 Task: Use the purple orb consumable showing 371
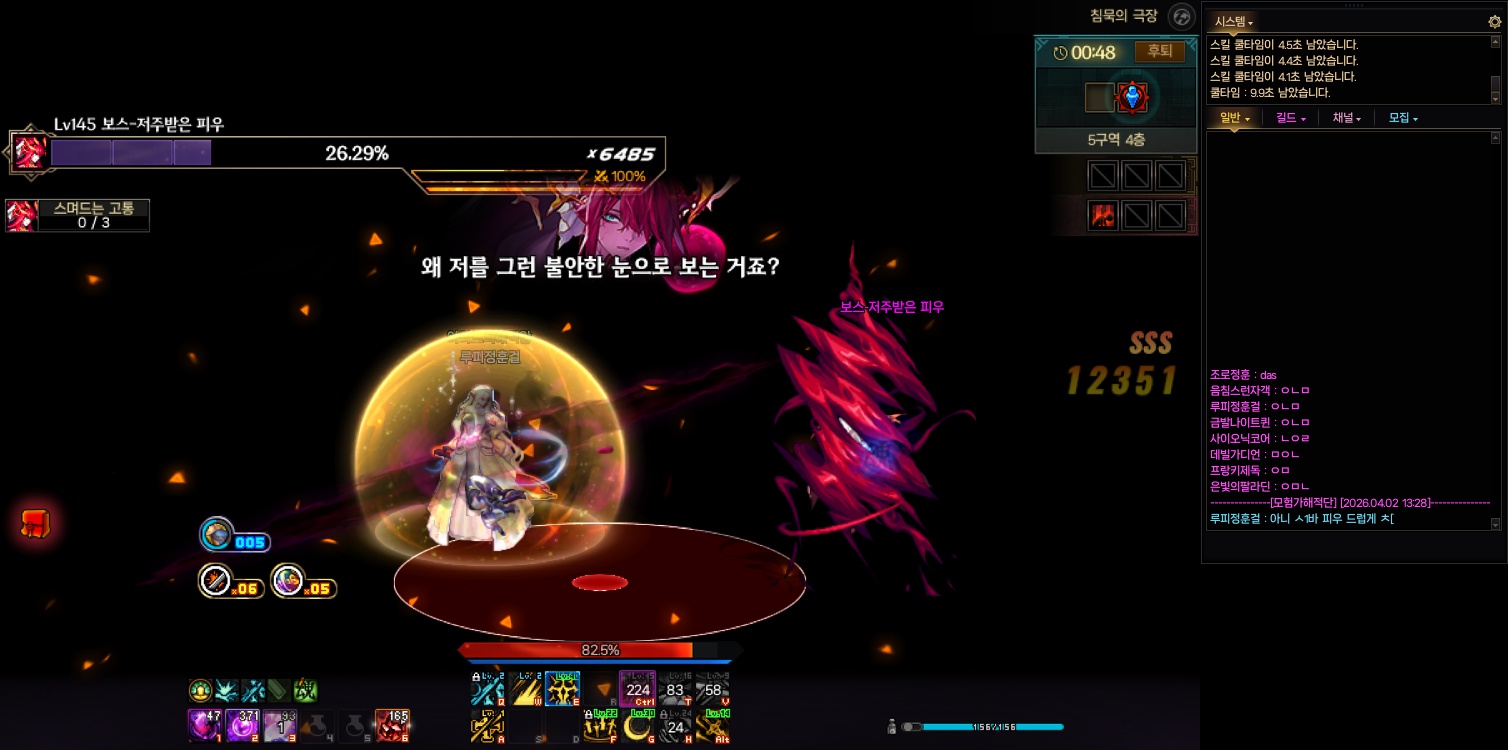(242, 725)
